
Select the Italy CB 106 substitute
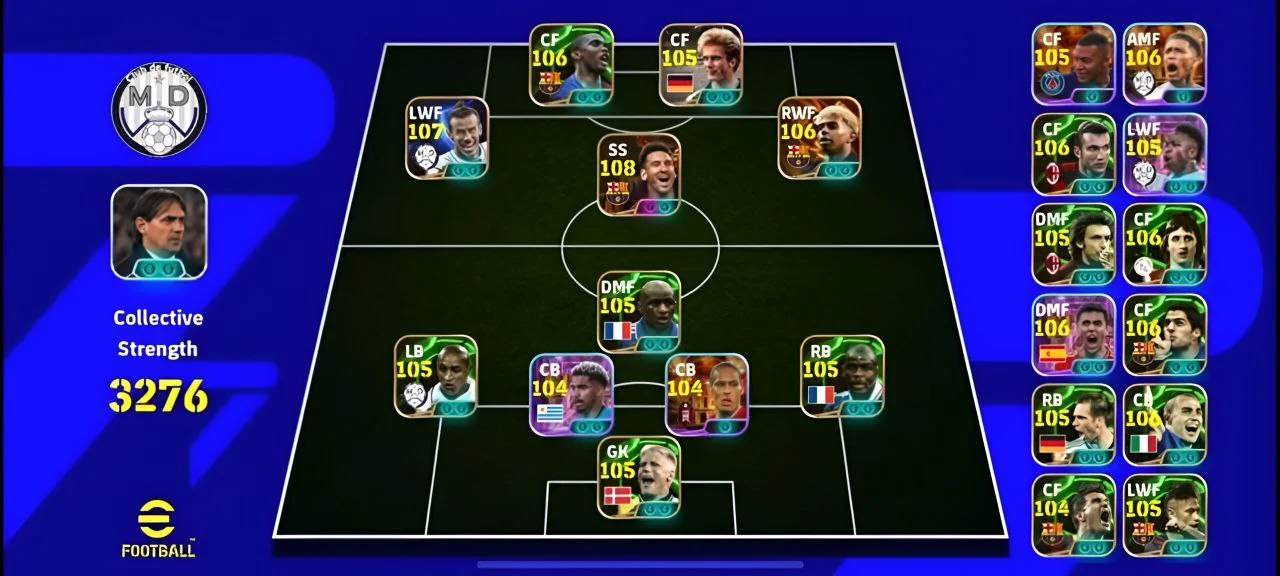click(1164, 425)
